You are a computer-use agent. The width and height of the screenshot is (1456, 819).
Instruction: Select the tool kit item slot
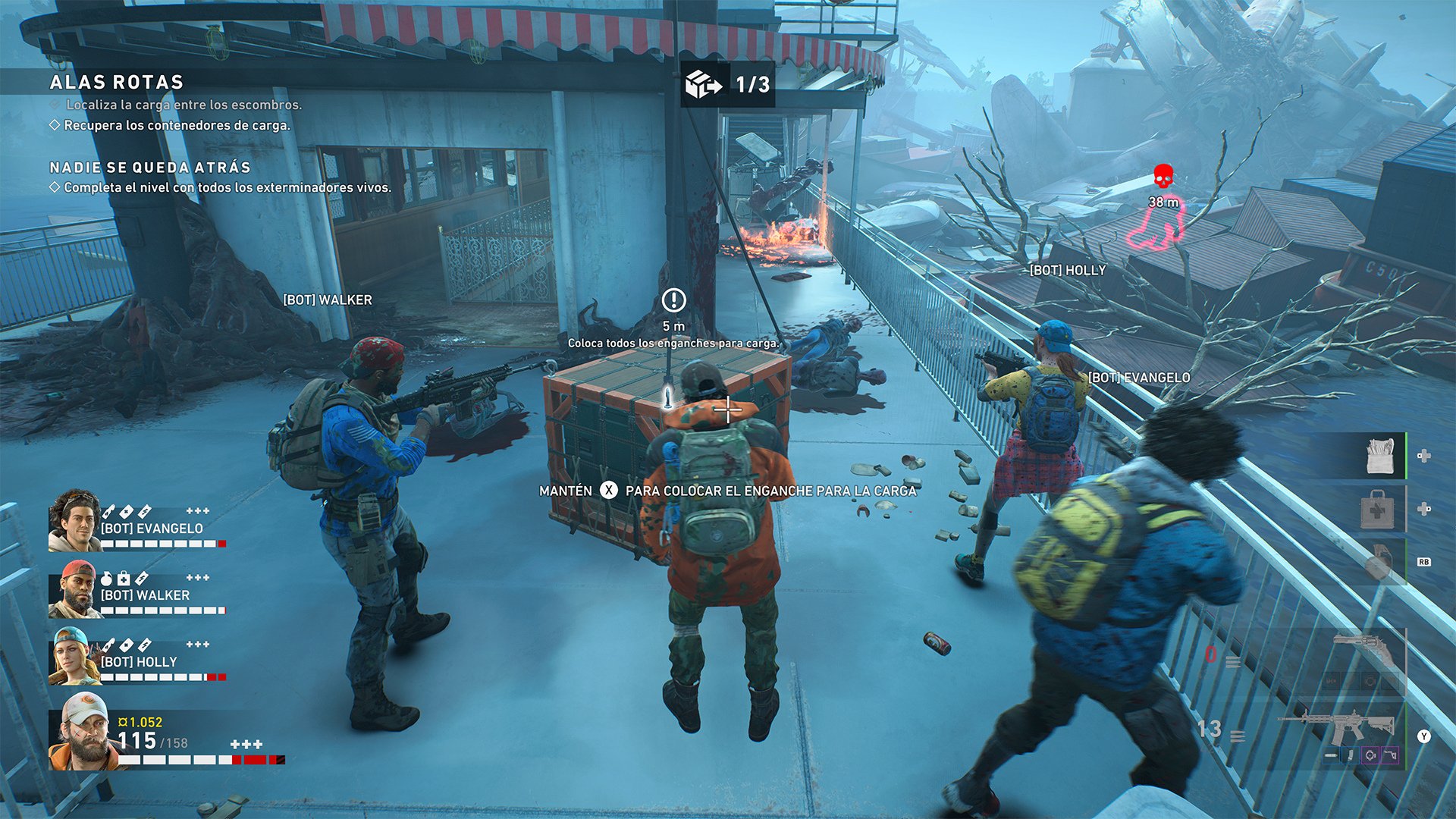tap(1379, 456)
